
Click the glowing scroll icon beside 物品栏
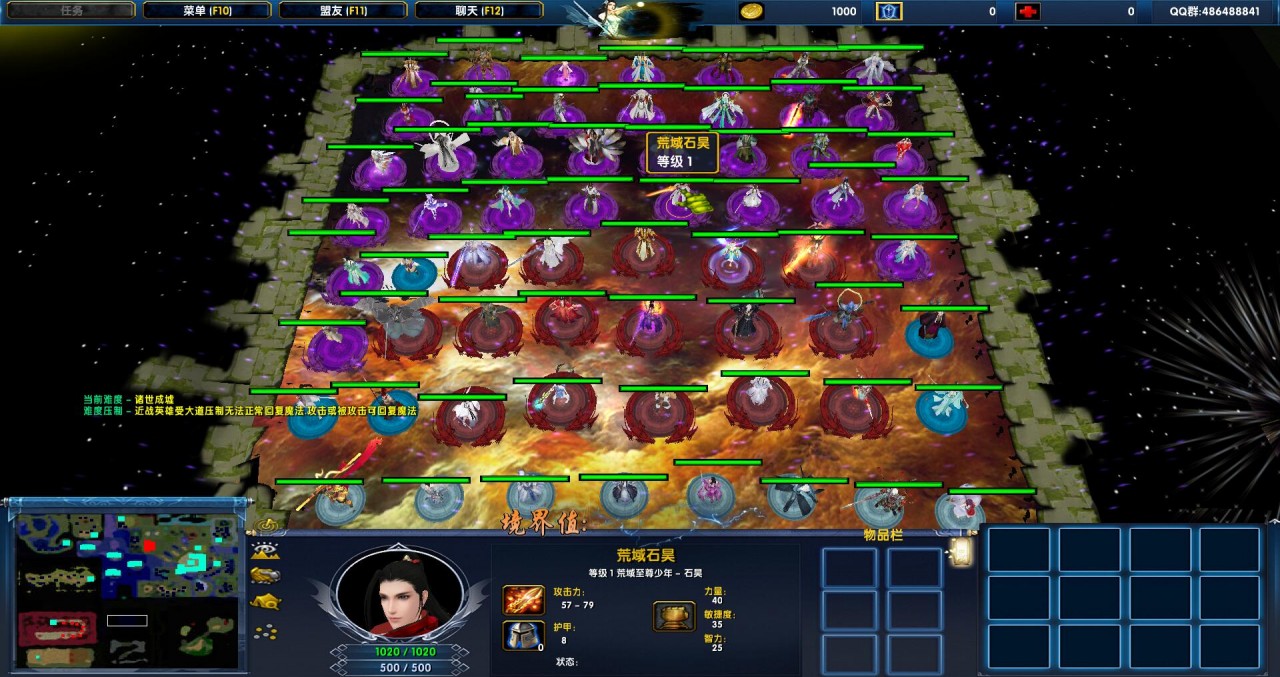click(962, 552)
